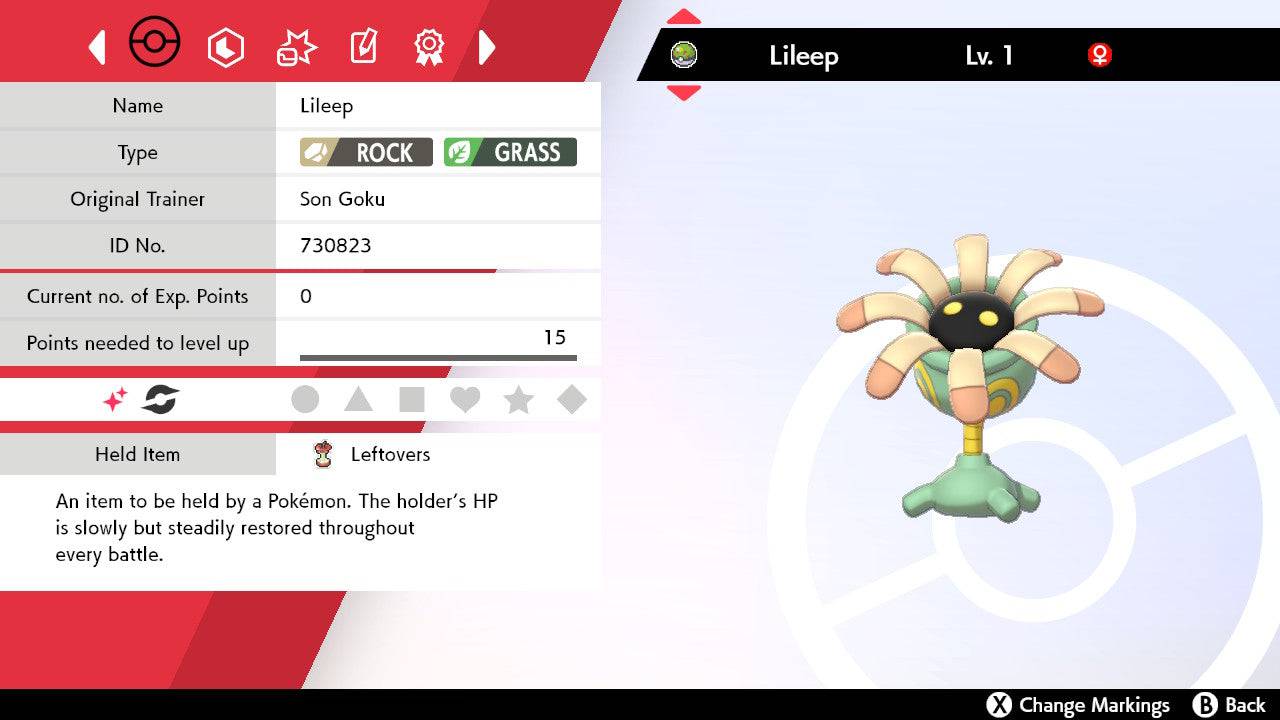Toggle the triangle marking
1280x720 pixels.
tap(358, 400)
